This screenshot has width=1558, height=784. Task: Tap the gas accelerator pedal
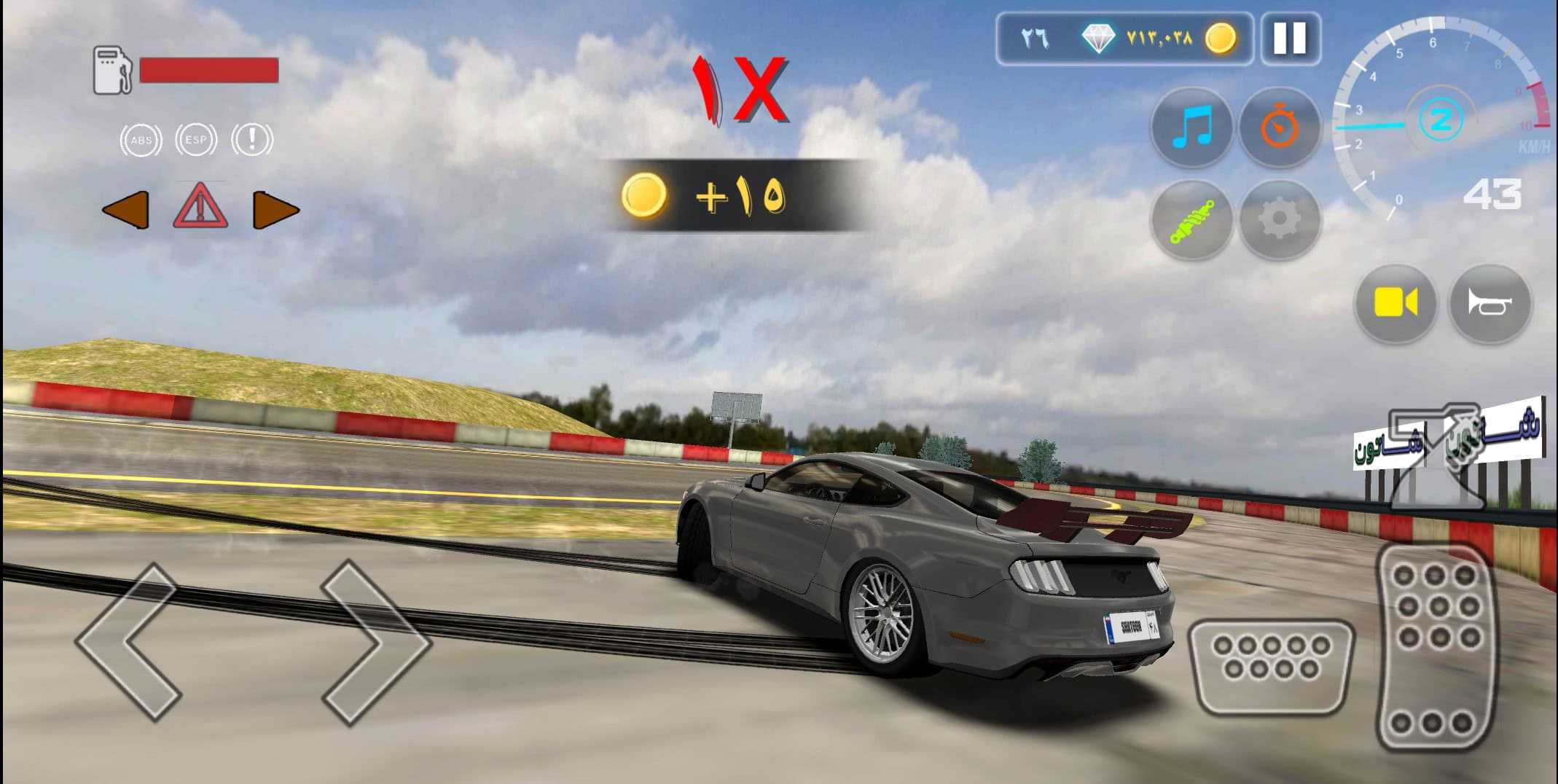[x=1434, y=647]
